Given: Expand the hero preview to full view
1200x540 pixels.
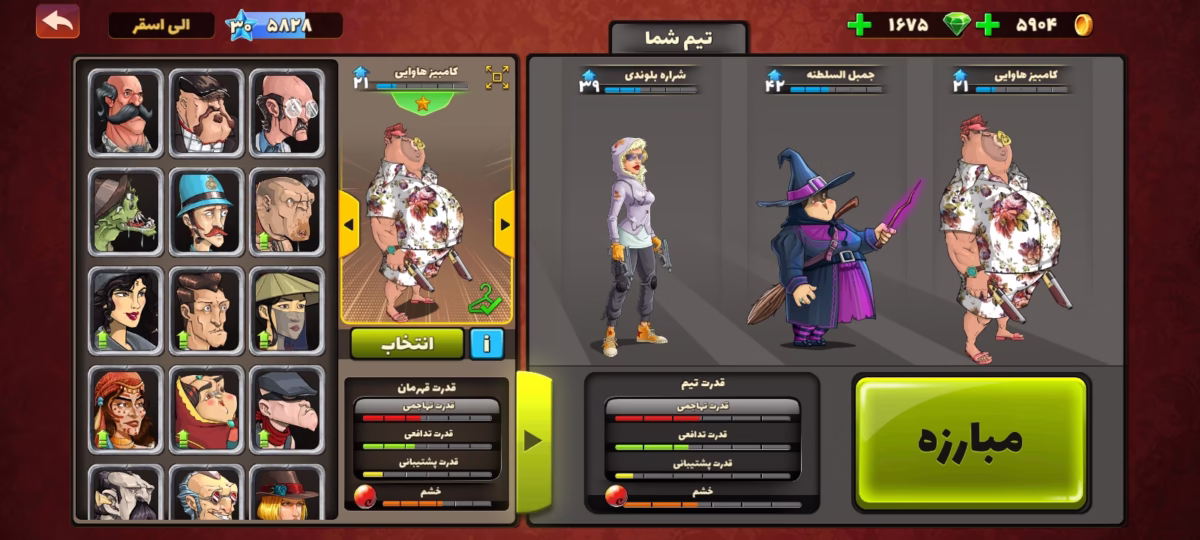Looking at the screenshot, I should (x=497, y=77).
